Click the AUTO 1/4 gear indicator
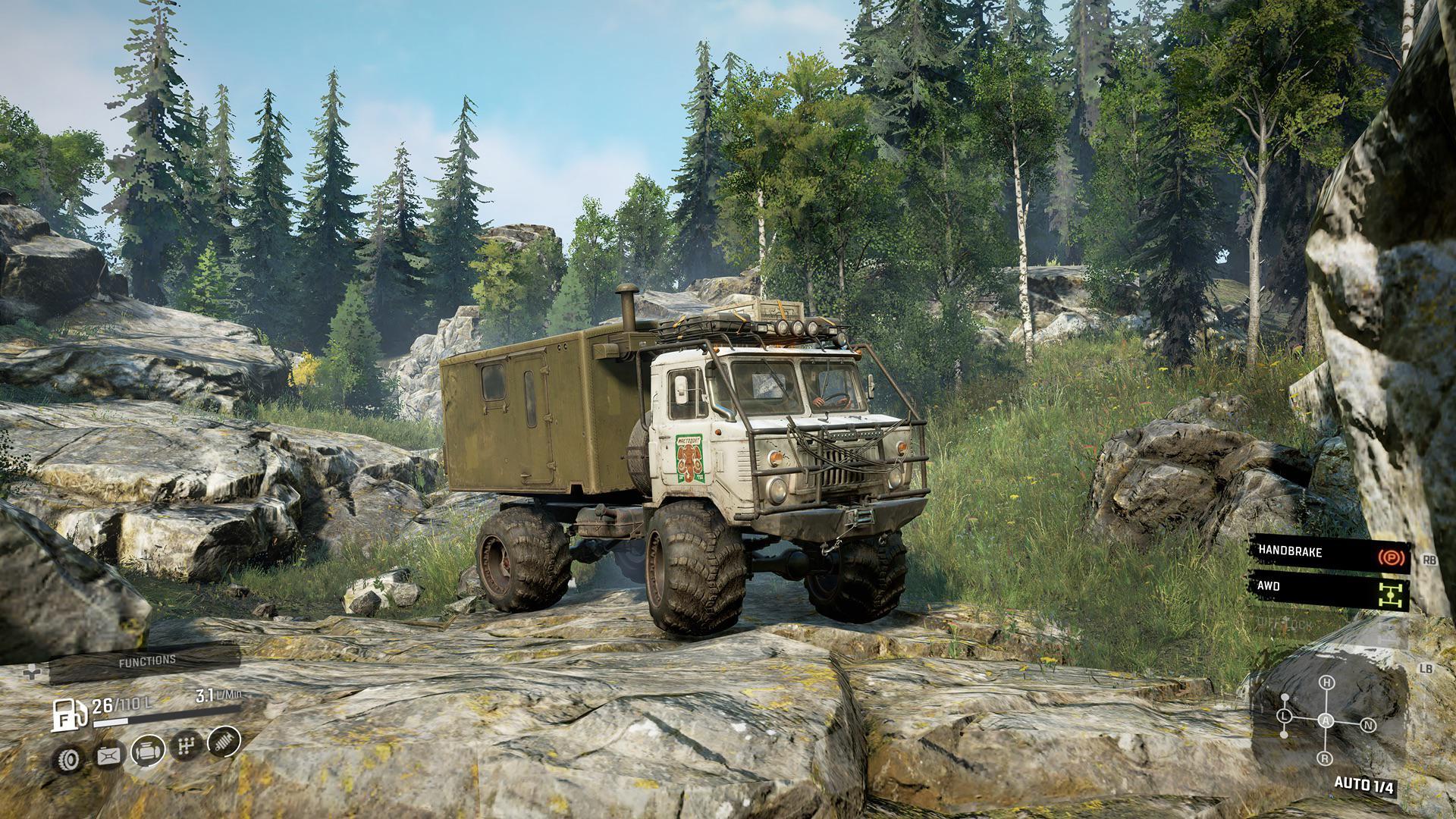 pyautogui.click(x=1364, y=784)
